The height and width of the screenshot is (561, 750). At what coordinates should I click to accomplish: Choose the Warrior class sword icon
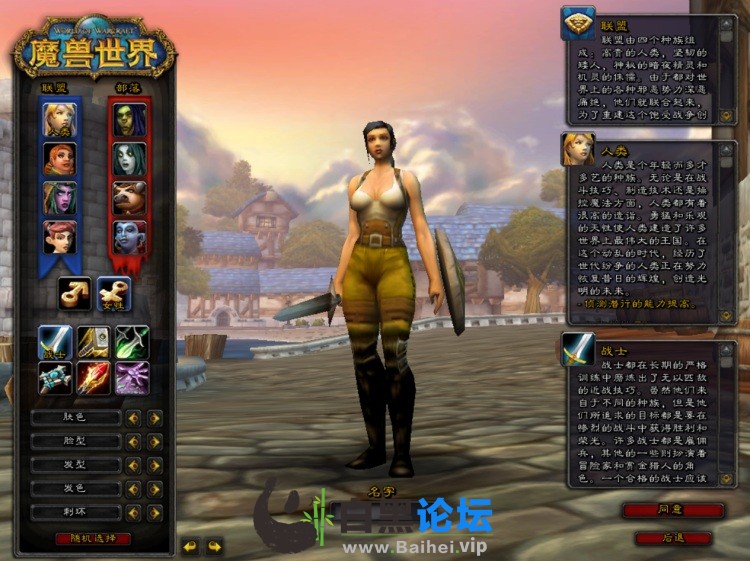point(55,341)
